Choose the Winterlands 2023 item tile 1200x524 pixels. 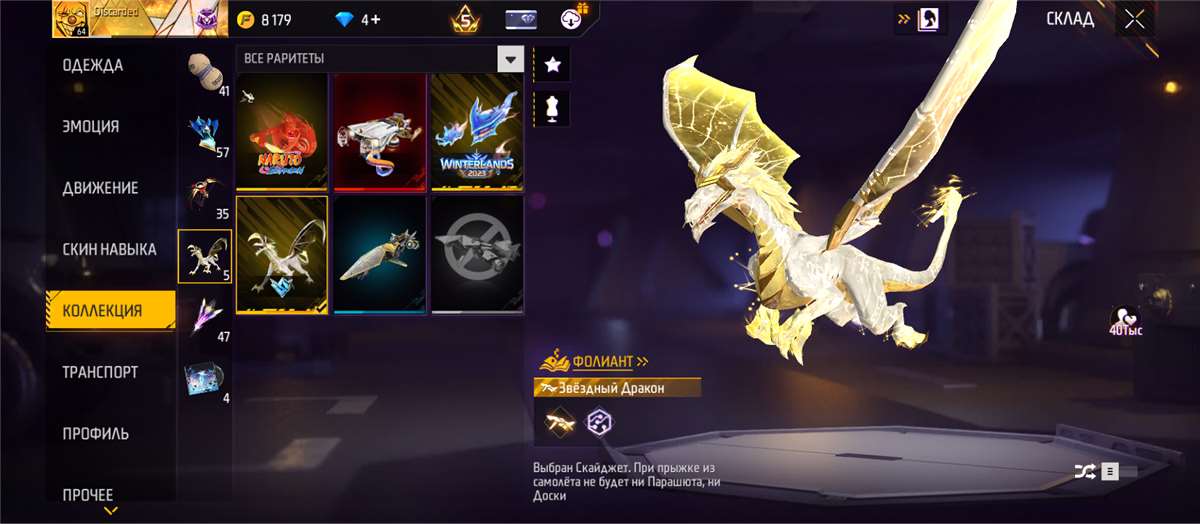477,131
